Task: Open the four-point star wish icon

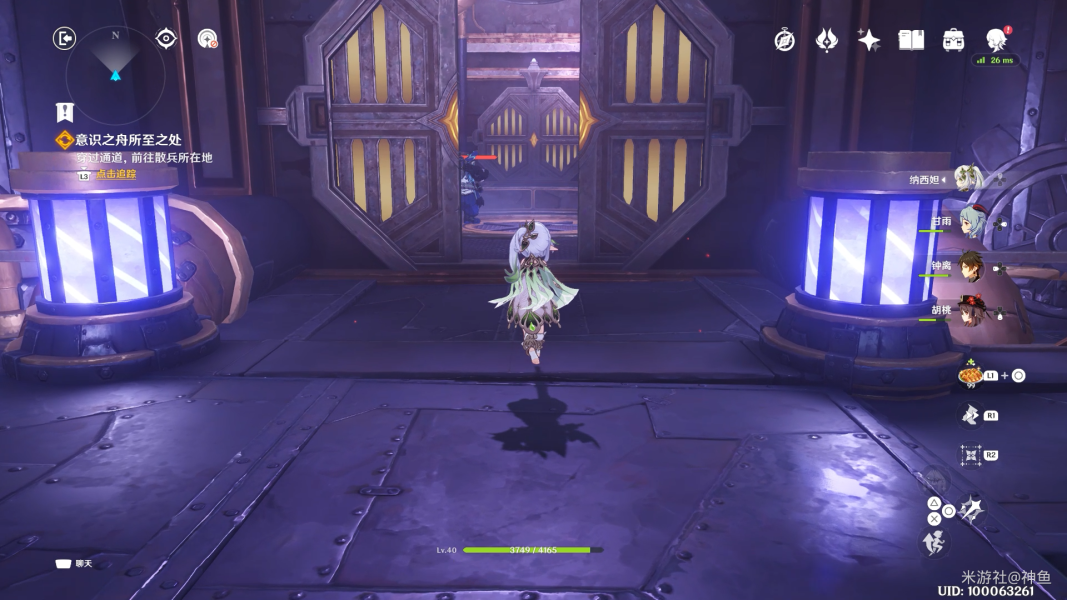Action: coord(868,40)
